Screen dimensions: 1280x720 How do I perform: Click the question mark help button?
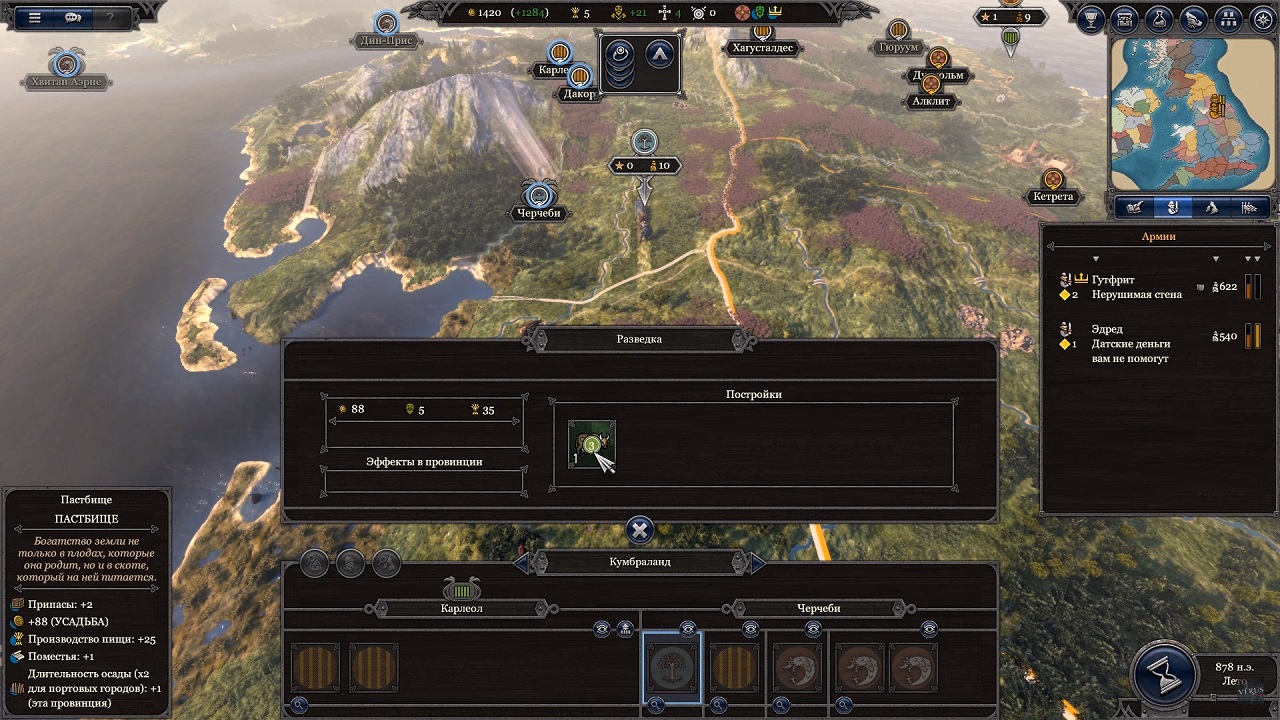tap(110, 17)
